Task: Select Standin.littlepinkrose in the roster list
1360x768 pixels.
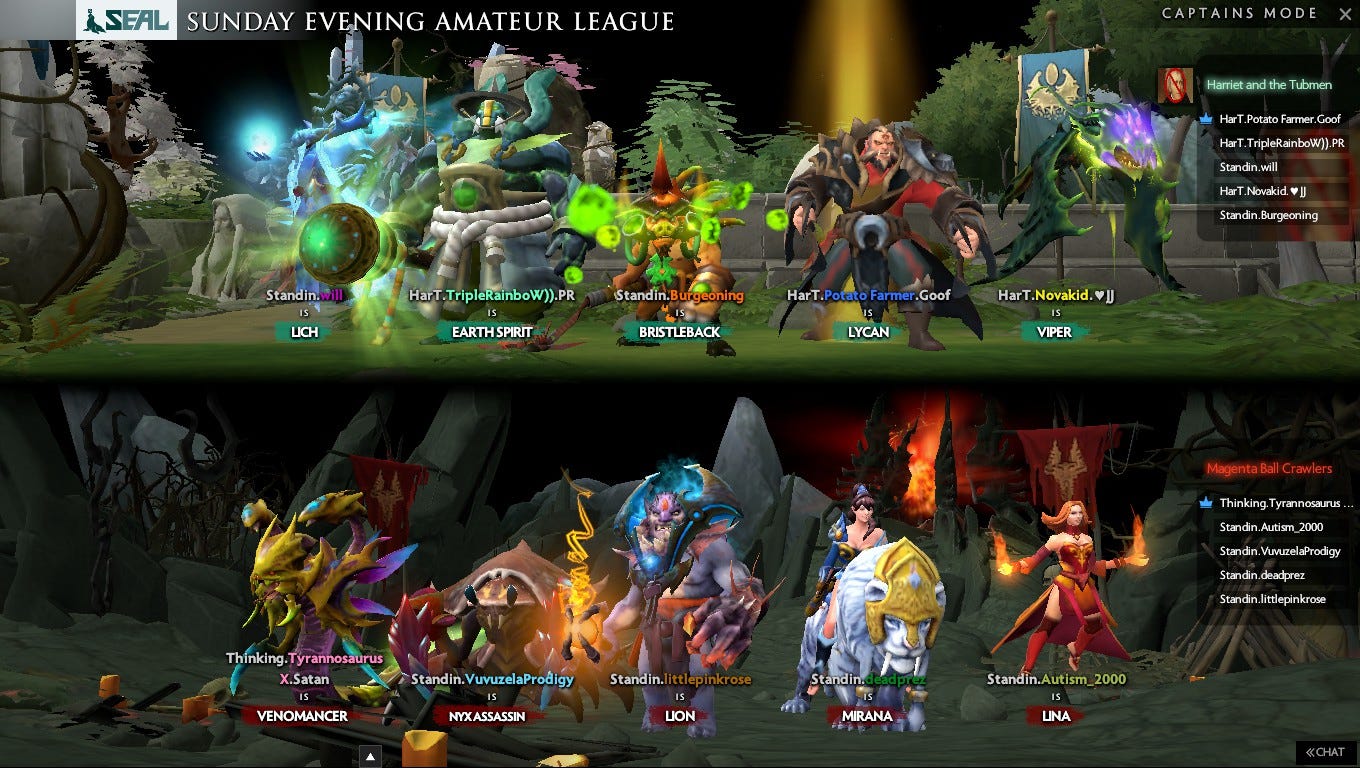Action: click(1272, 599)
